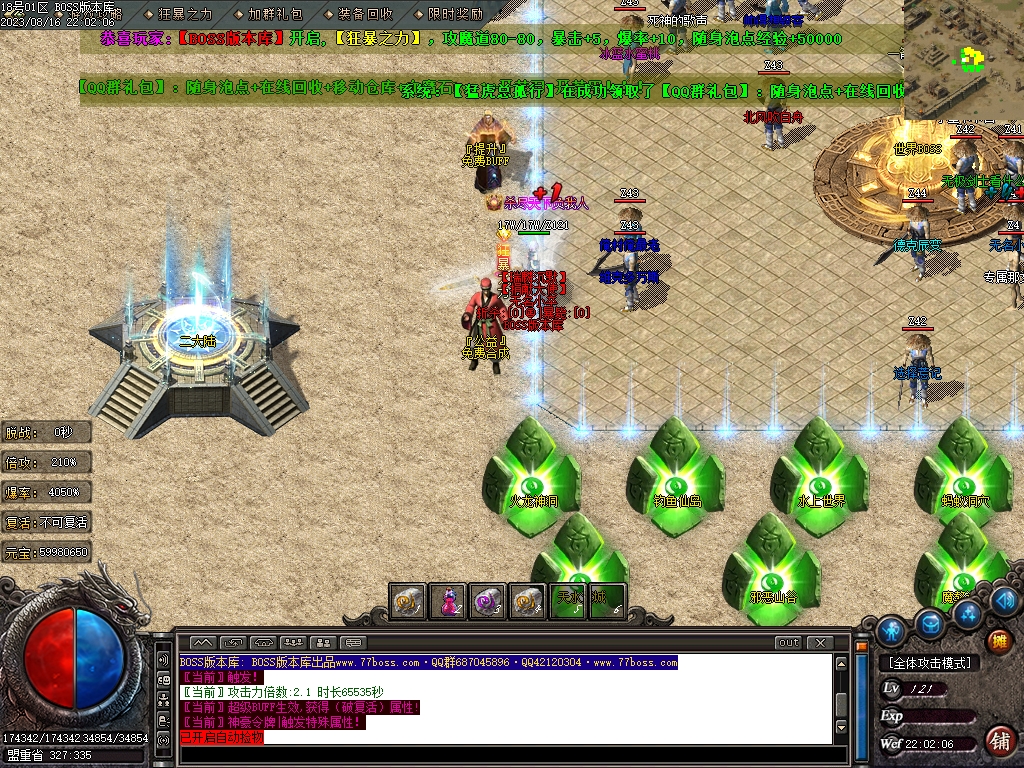The image size is (1024, 768).
Task: Open the 限时奖励 rewards menu
Action: 455,14
